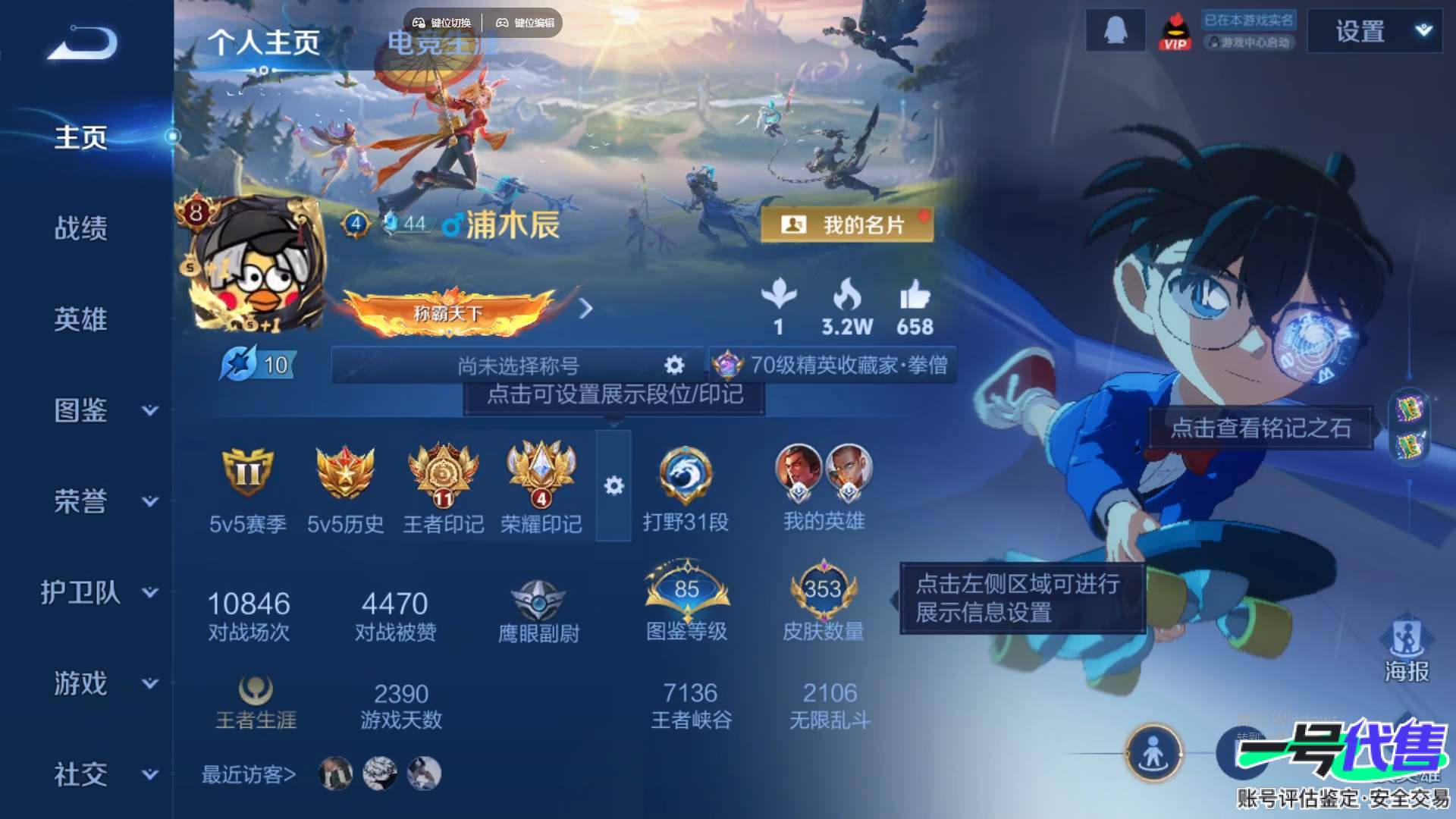Open the VIP icon at top

click(1176, 31)
